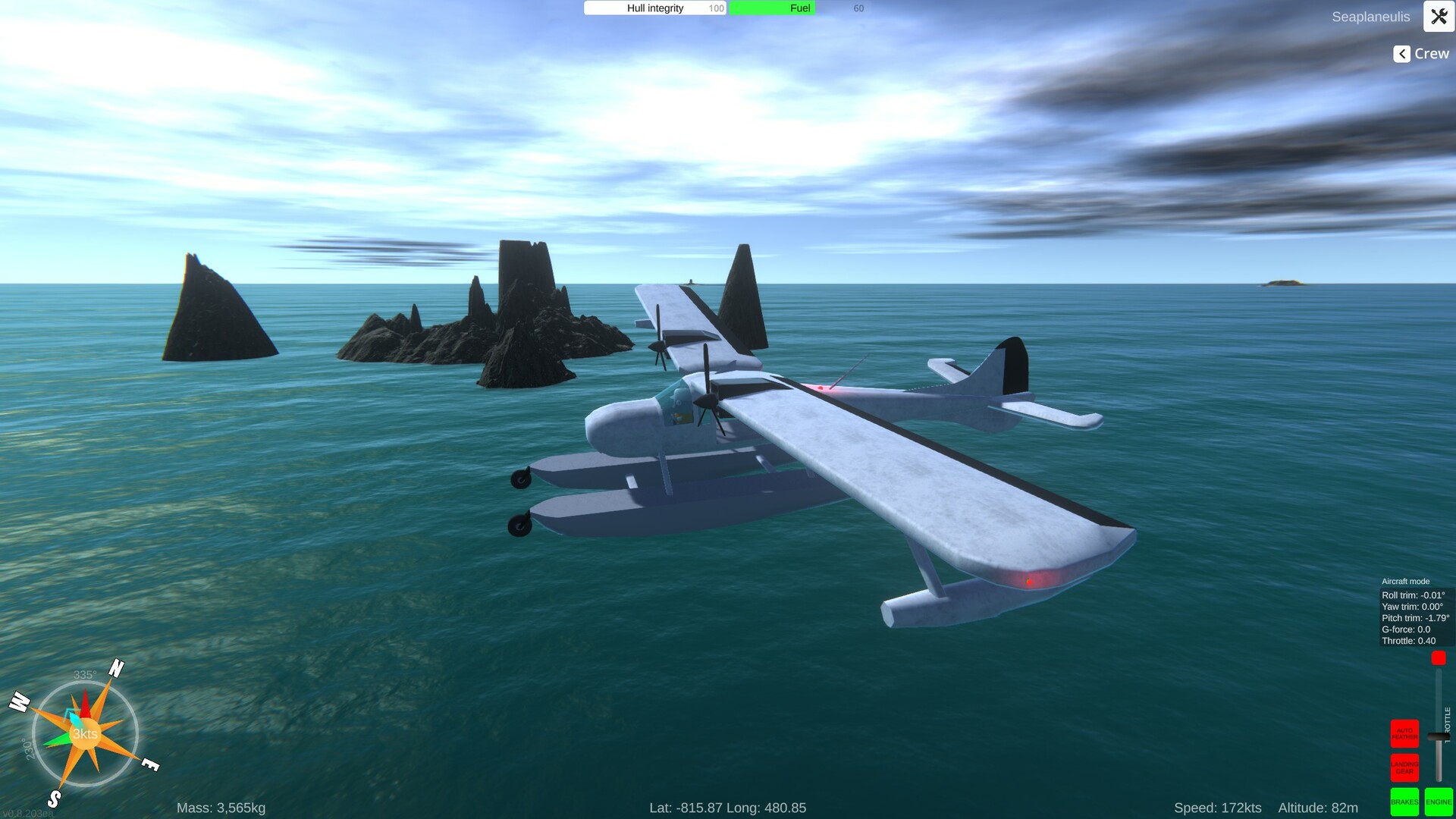
Task: Click the red indicator above the throttle
Action: 1439,658
